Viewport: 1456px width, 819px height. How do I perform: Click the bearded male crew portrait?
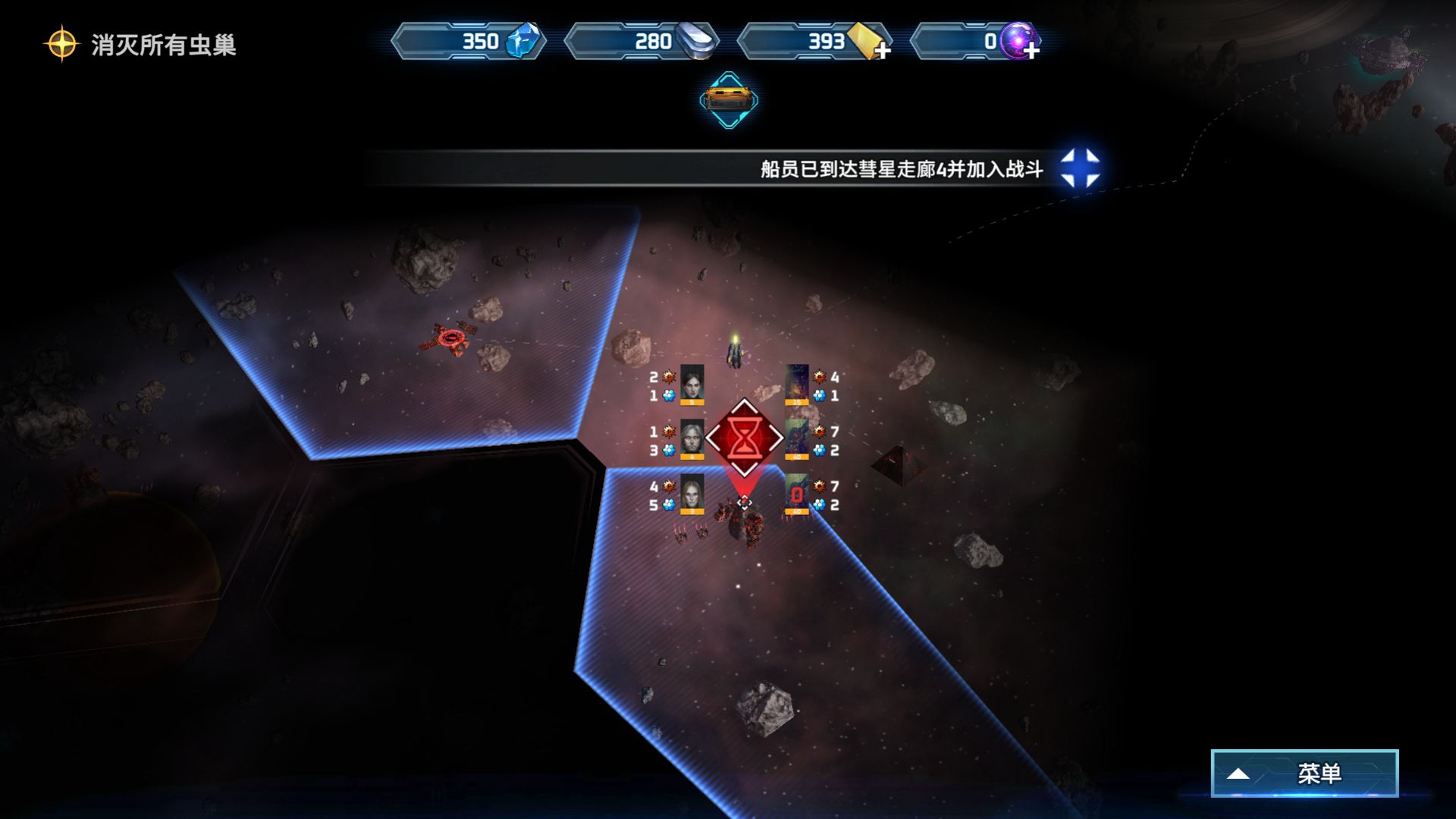point(692,438)
